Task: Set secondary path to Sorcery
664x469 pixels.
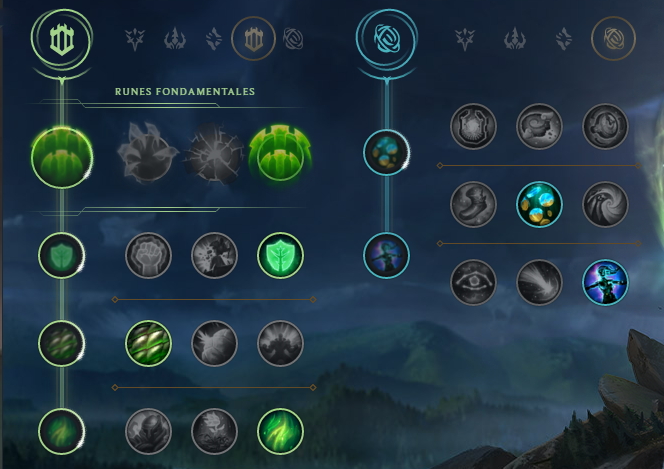Action: tap(561, 39)
